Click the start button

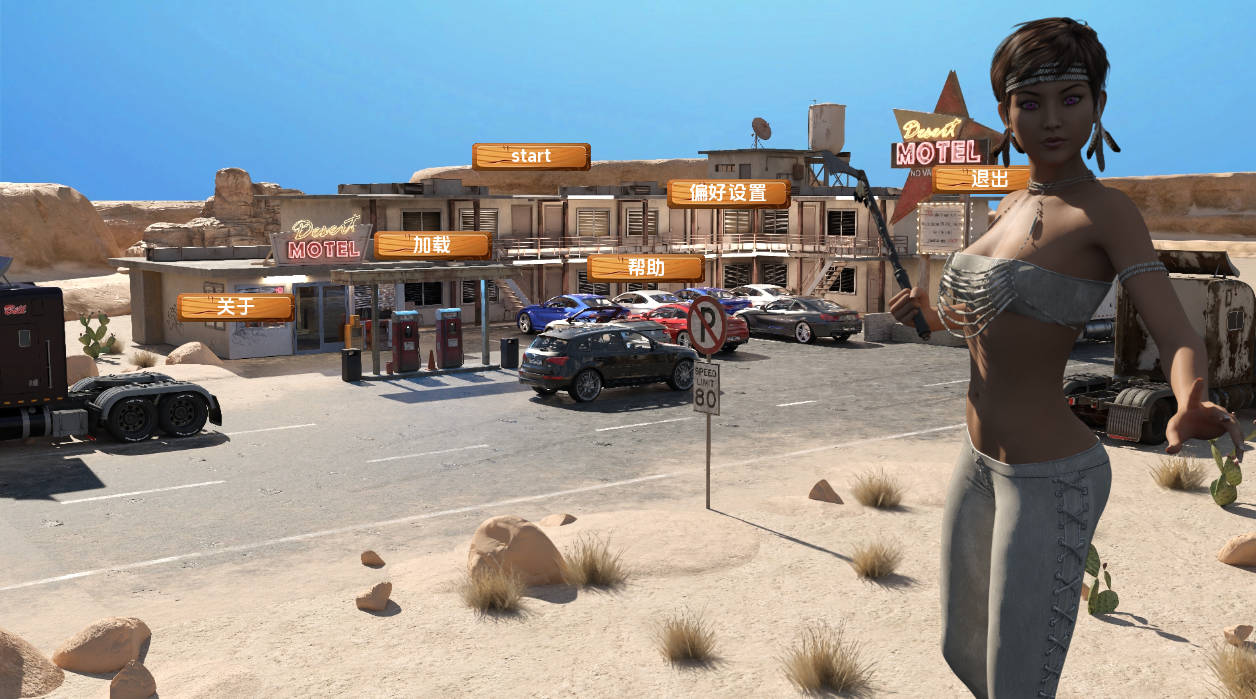(x=531, y=156)
